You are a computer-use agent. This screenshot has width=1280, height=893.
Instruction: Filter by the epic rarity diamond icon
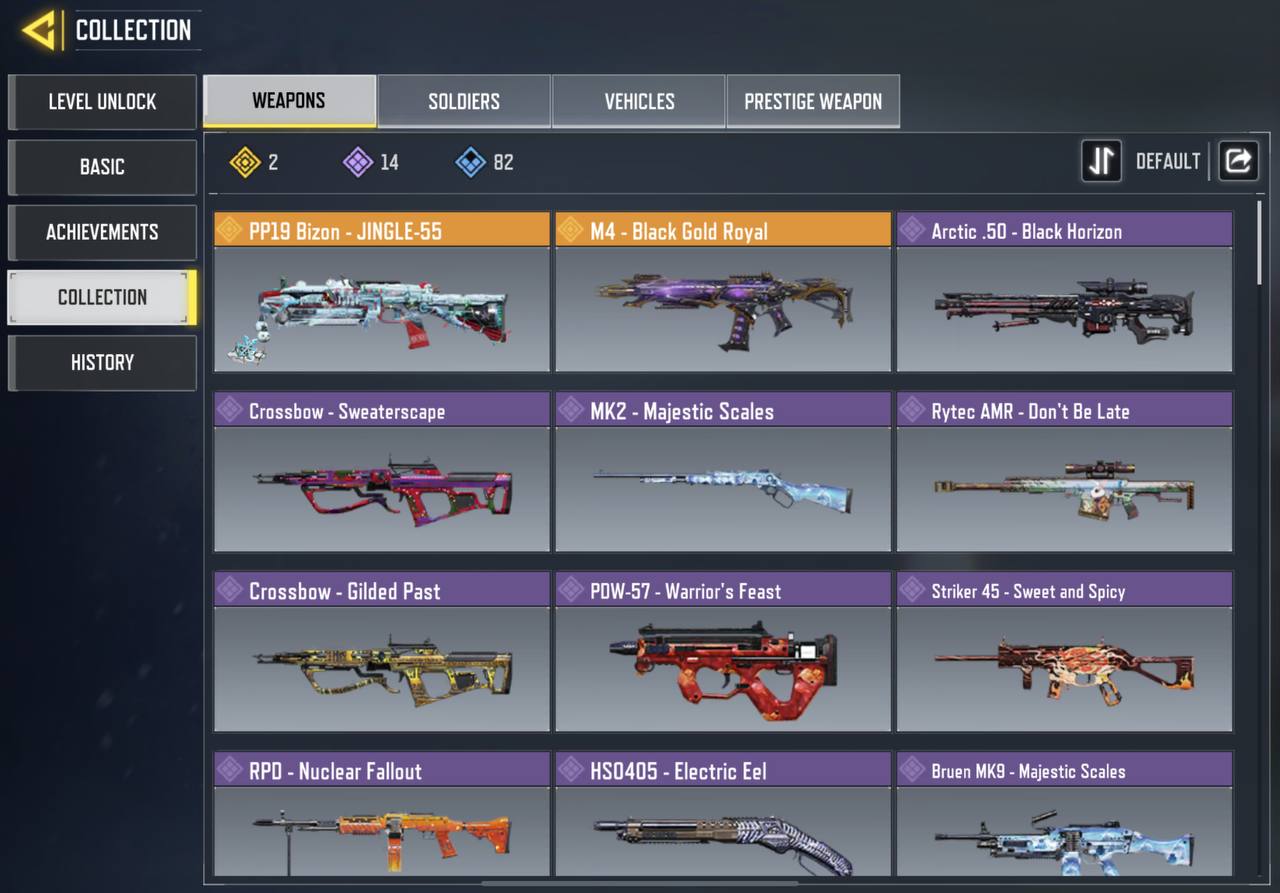(x=355, y=162)
